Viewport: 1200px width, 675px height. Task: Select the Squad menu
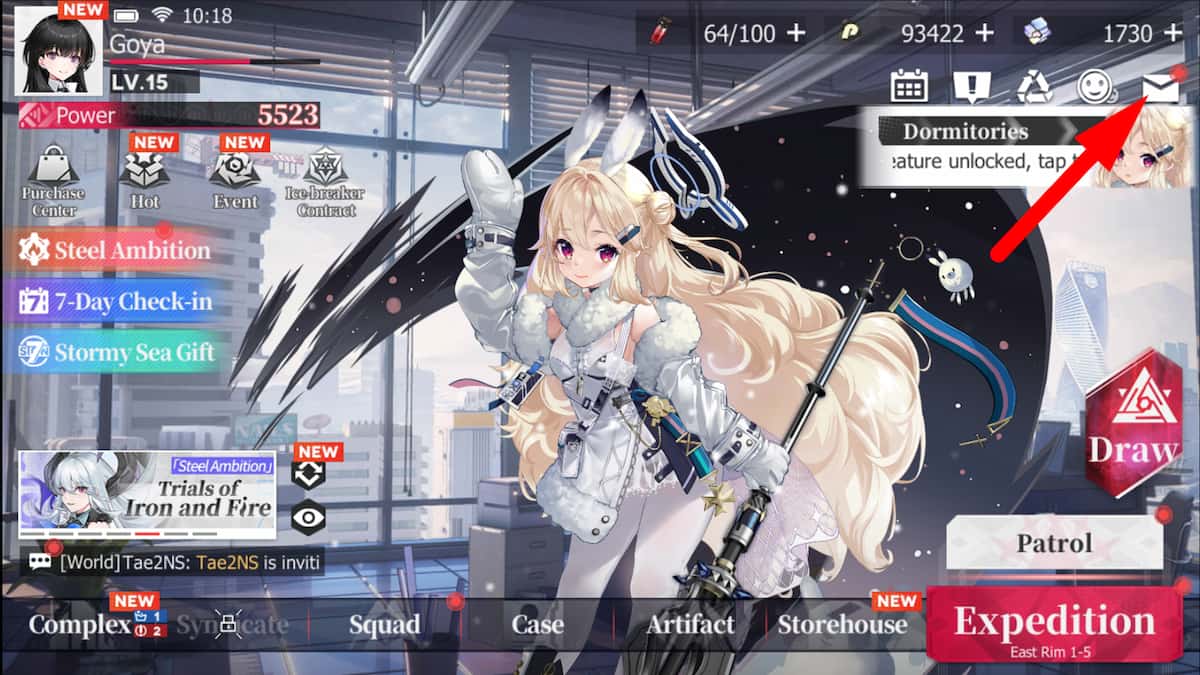[x=384, y=625]
